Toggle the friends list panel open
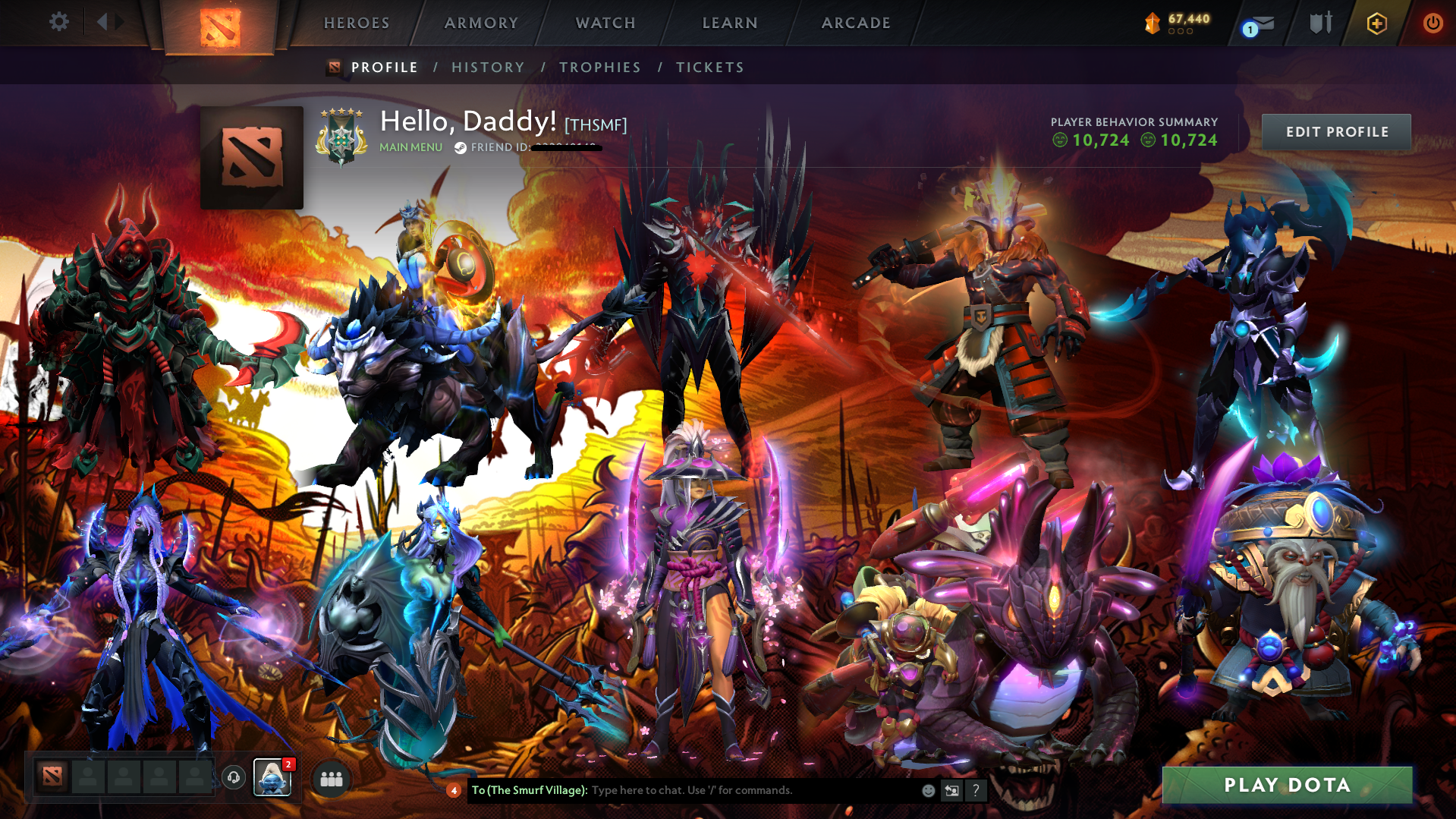This screenshot has height=819, width=1456. [330, 778]
